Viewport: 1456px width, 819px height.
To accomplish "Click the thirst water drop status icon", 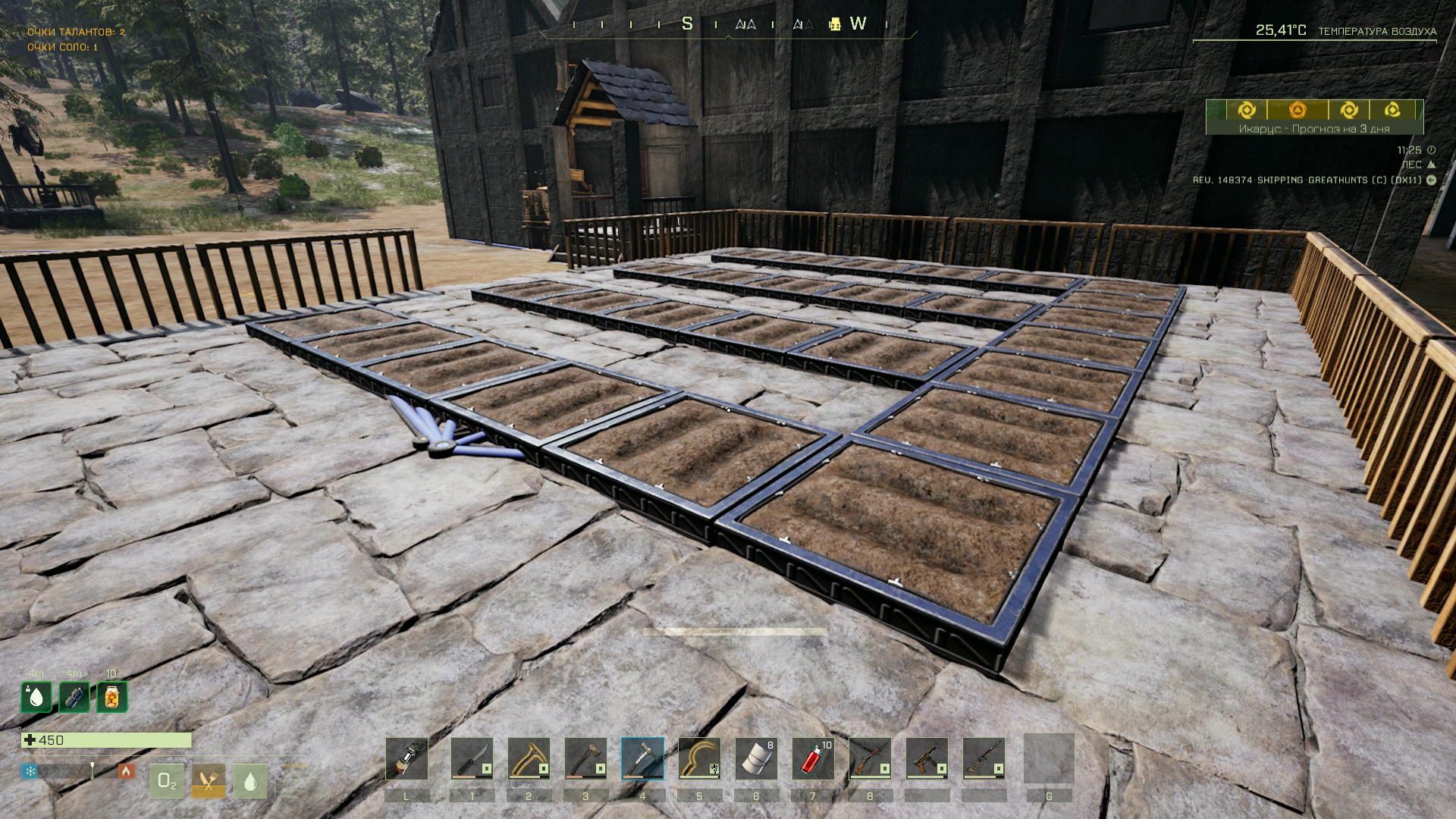I will pos(250,781).
